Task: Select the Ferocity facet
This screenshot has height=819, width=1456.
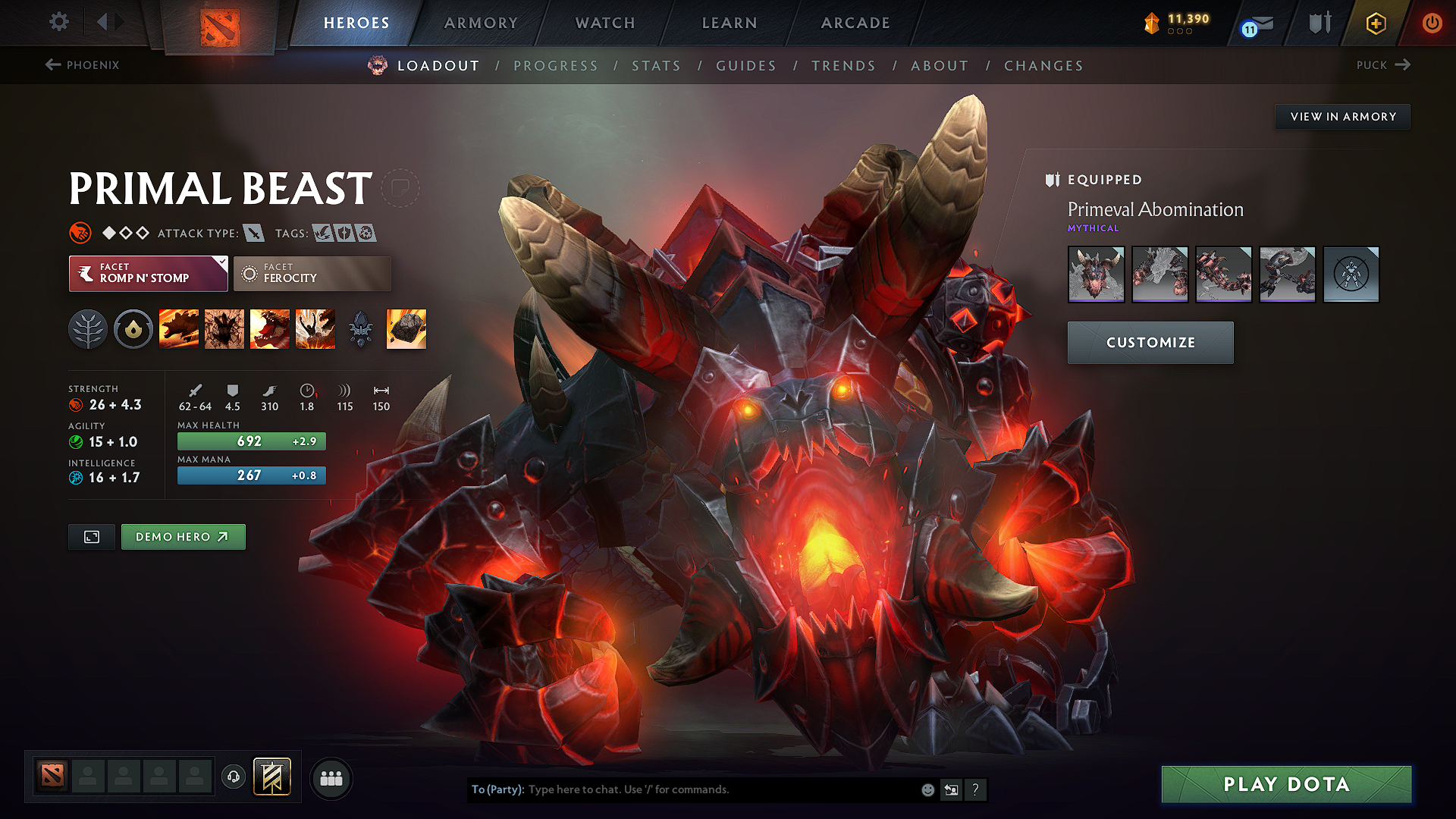Action: pos(312,273)
